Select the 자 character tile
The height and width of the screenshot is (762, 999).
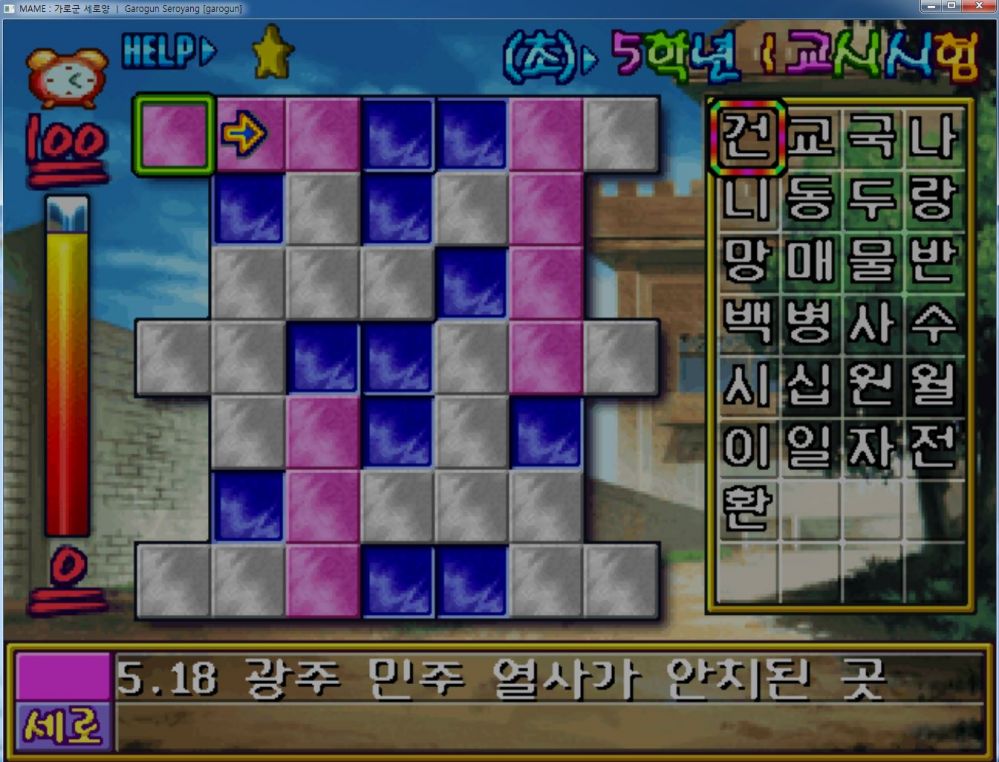click(x=872, y=446)
